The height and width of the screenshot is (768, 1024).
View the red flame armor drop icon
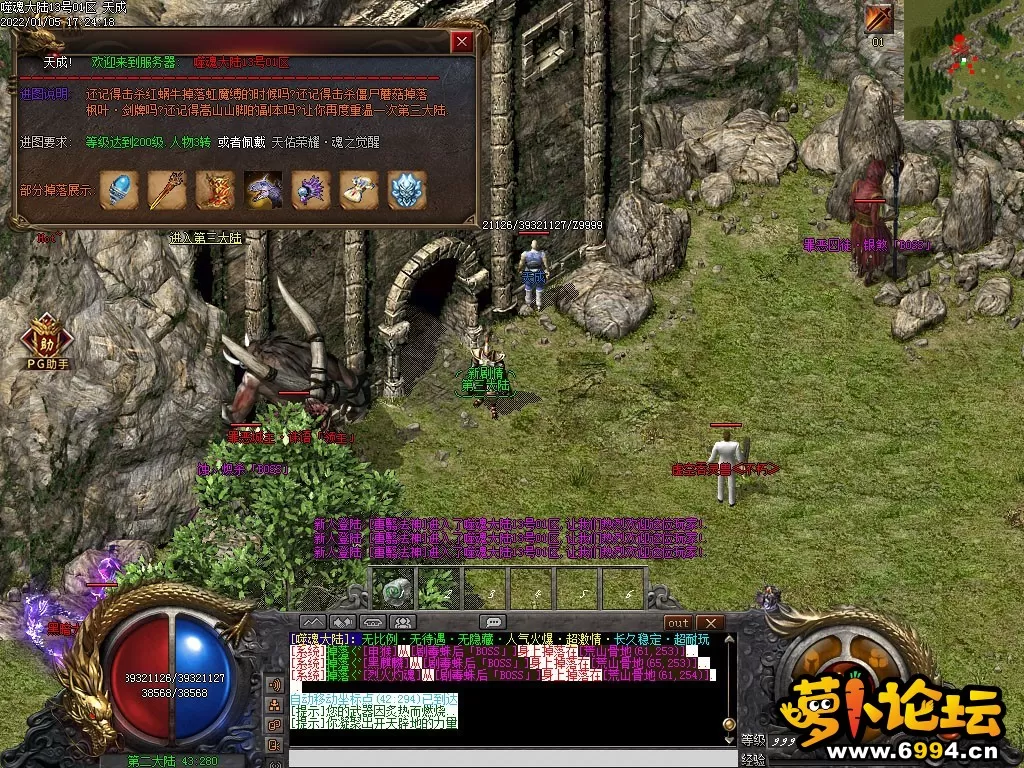click(x=215, y=190)
